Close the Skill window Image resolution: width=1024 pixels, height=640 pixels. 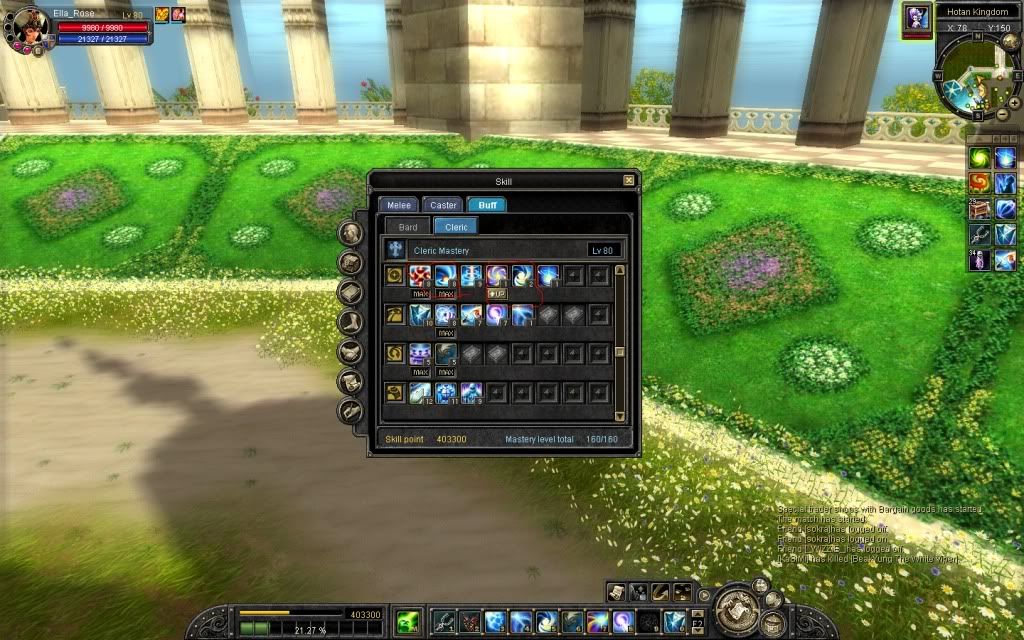(628, 180)
